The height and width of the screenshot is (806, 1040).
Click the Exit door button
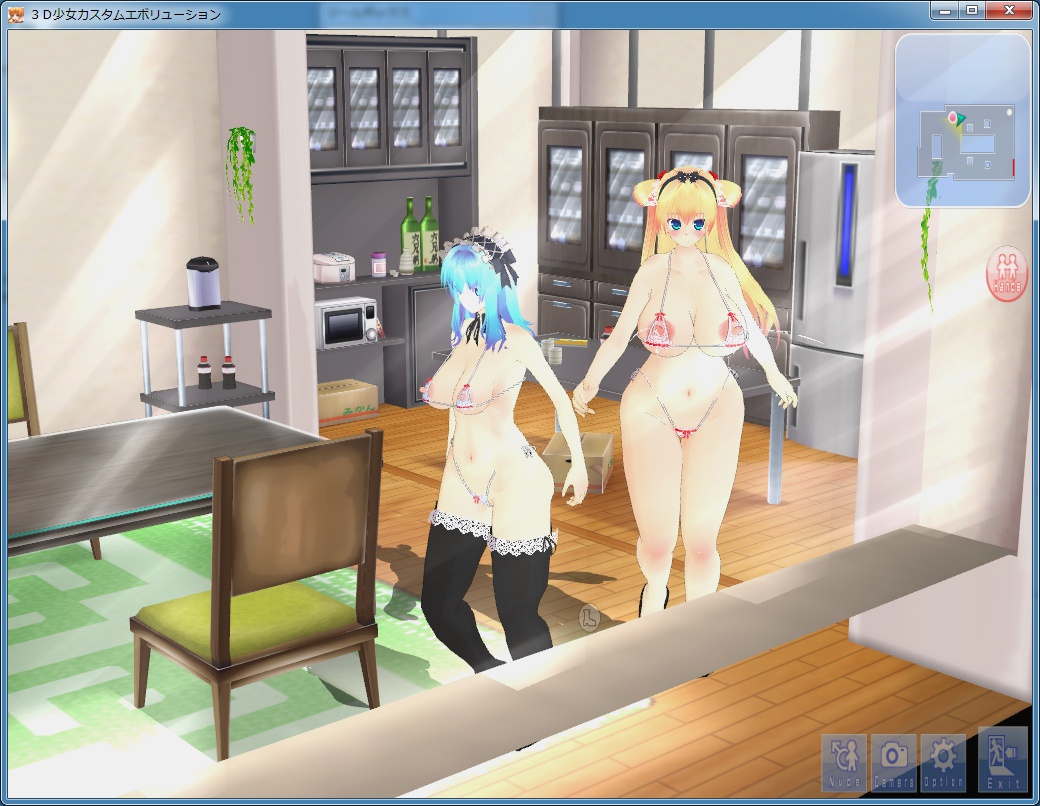click(x=1002, y=759)
